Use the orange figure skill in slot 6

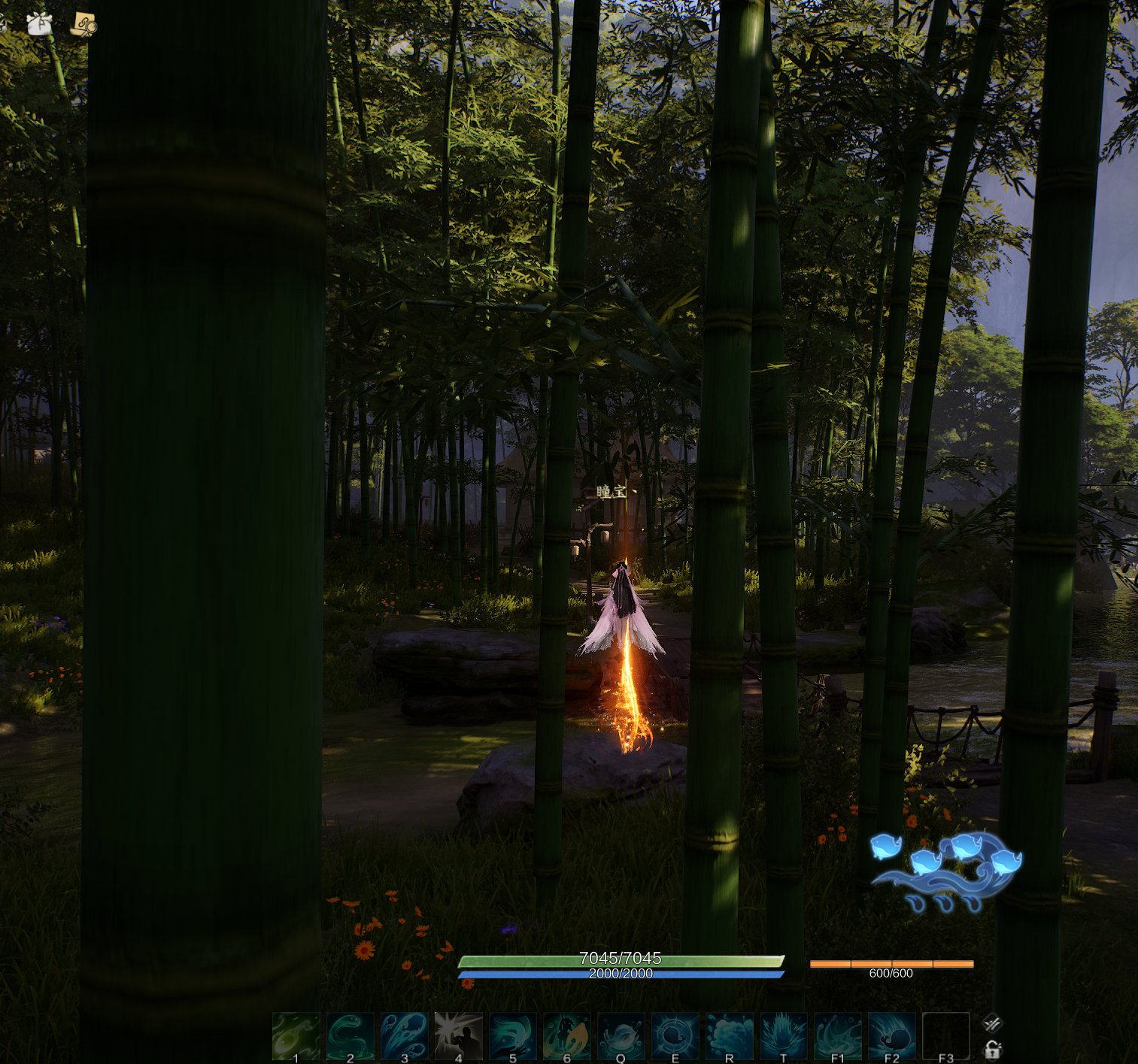[x=567, y=1036]
